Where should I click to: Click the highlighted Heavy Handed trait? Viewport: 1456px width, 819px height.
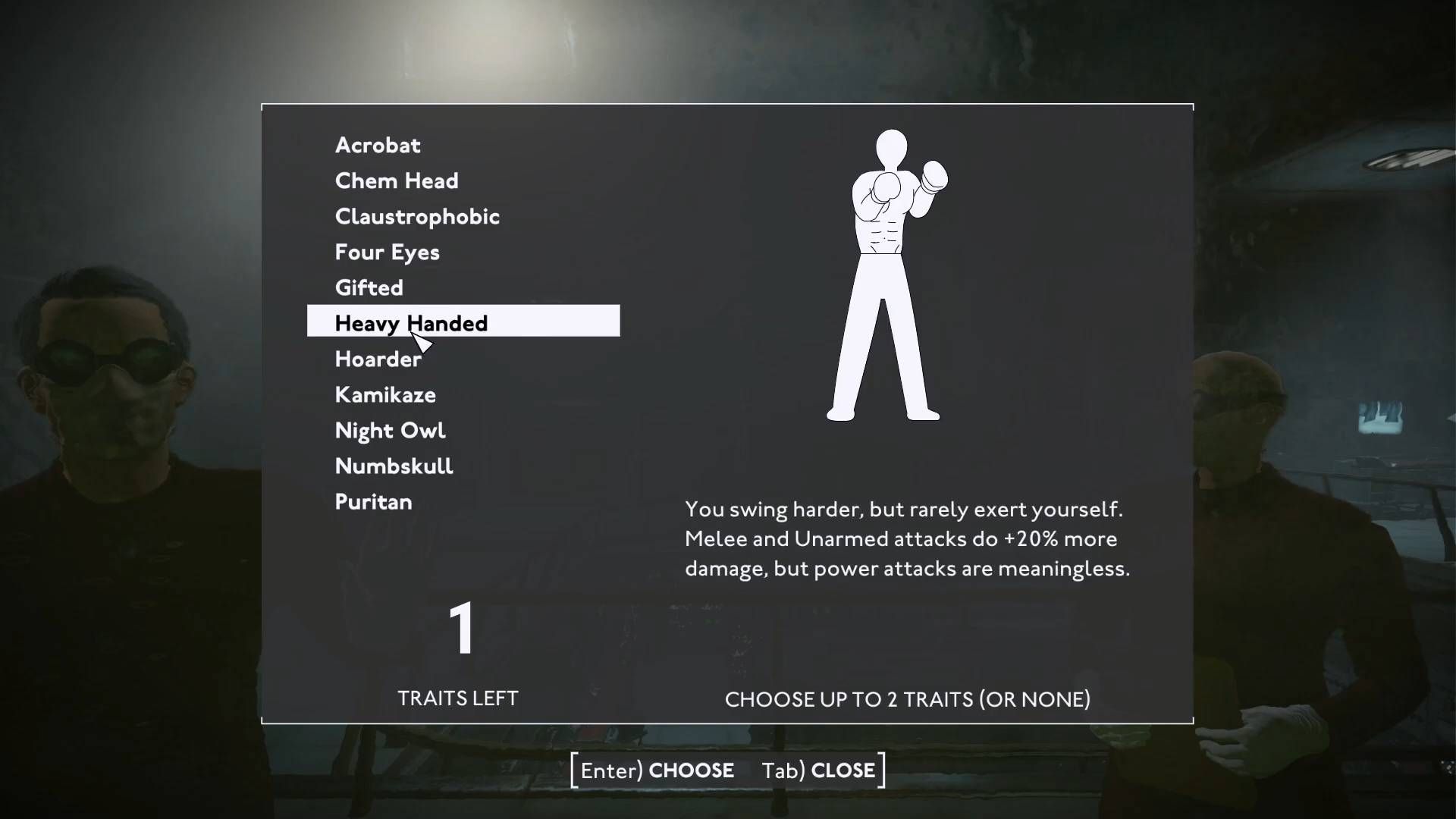click(x=411, y=322)
